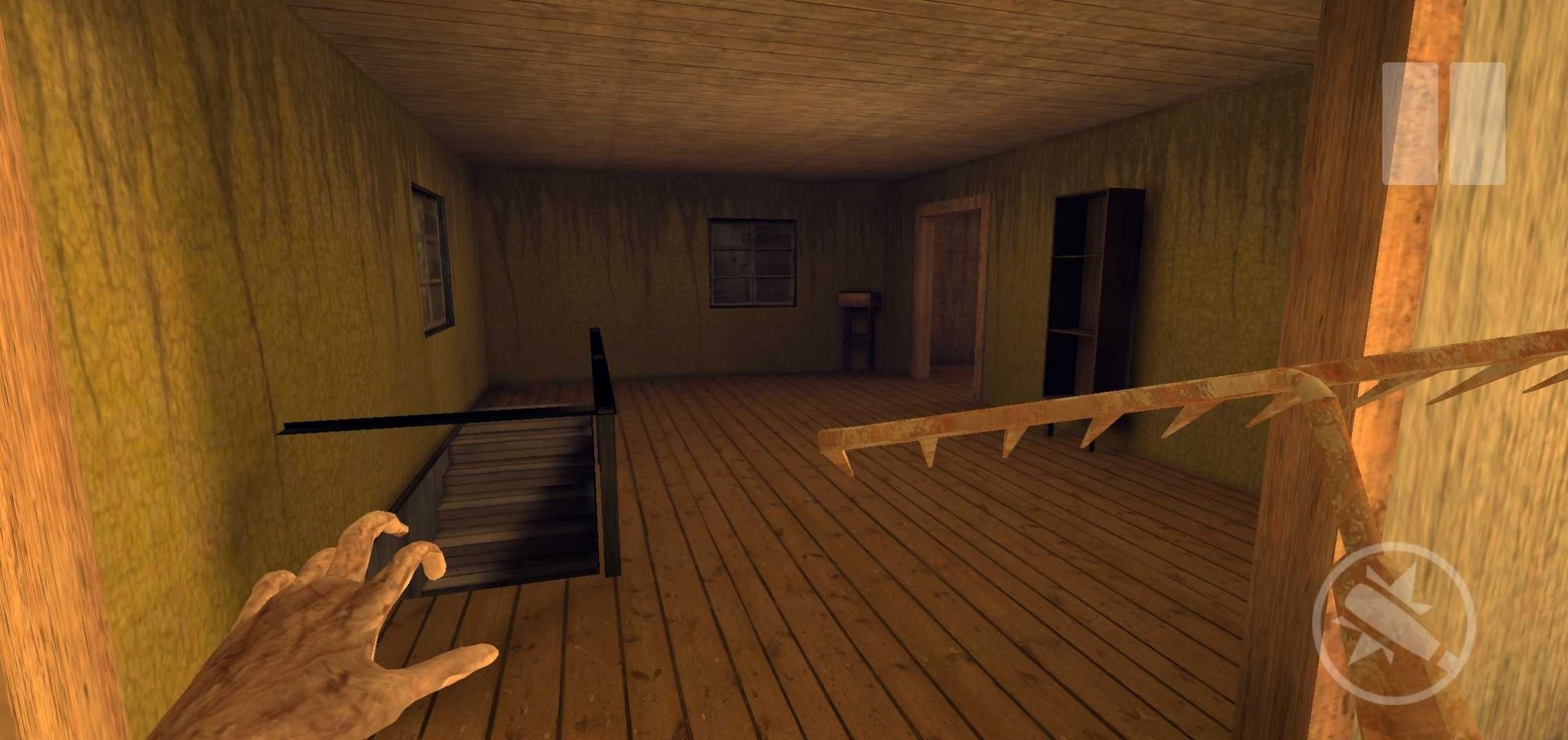Tap the circular attack action button
The height and width of the screenshot is (740, 1568).
coord(1393,623)
